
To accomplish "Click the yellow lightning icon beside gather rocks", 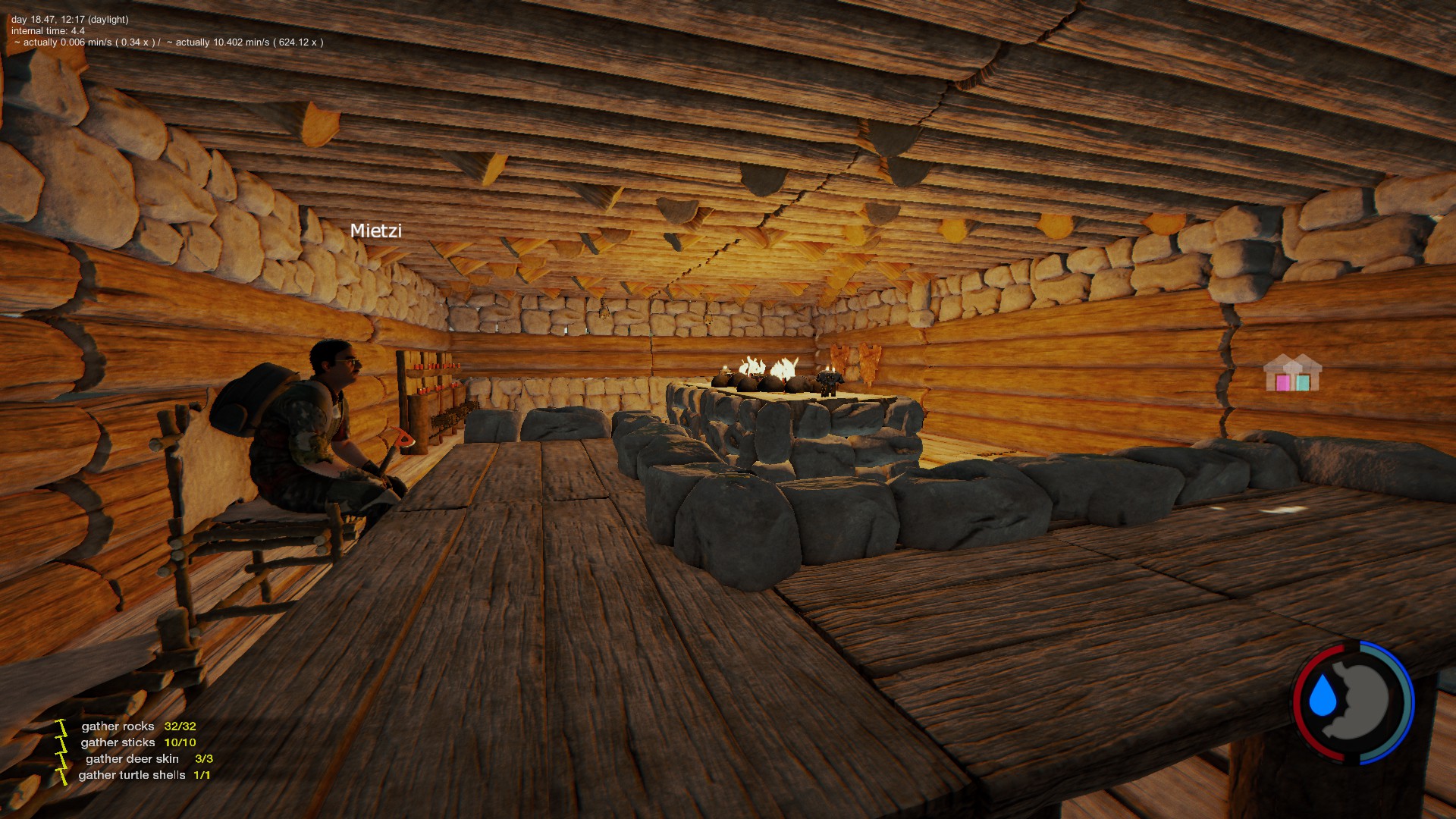I will pyautogui.click(x=61, y=726).
